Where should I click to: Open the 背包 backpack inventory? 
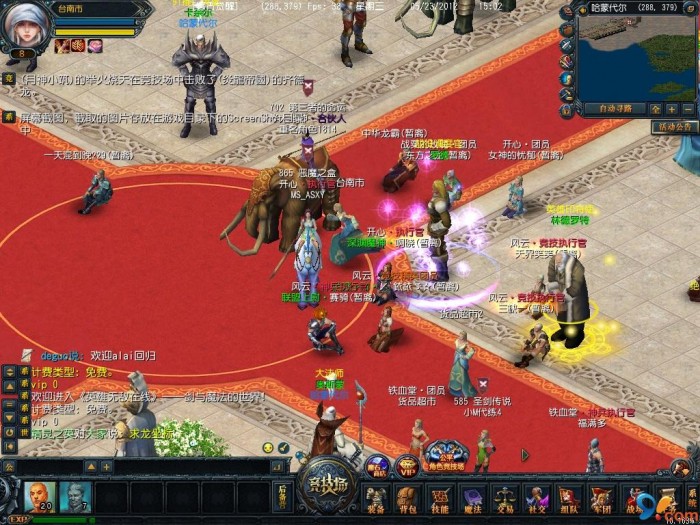[x=407, y=498]
